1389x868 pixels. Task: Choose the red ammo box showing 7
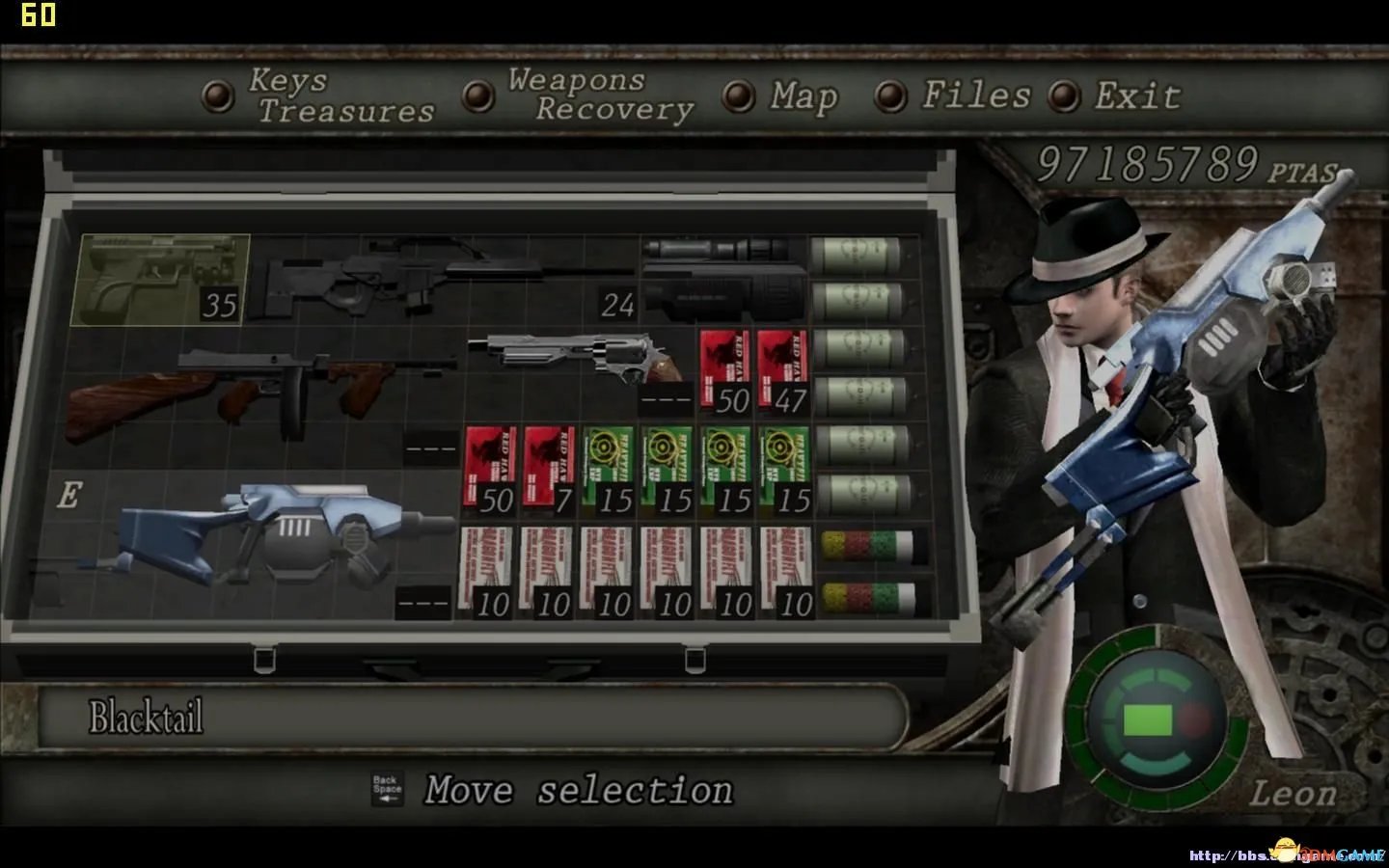pyautogui.click(x=549, y=471)
